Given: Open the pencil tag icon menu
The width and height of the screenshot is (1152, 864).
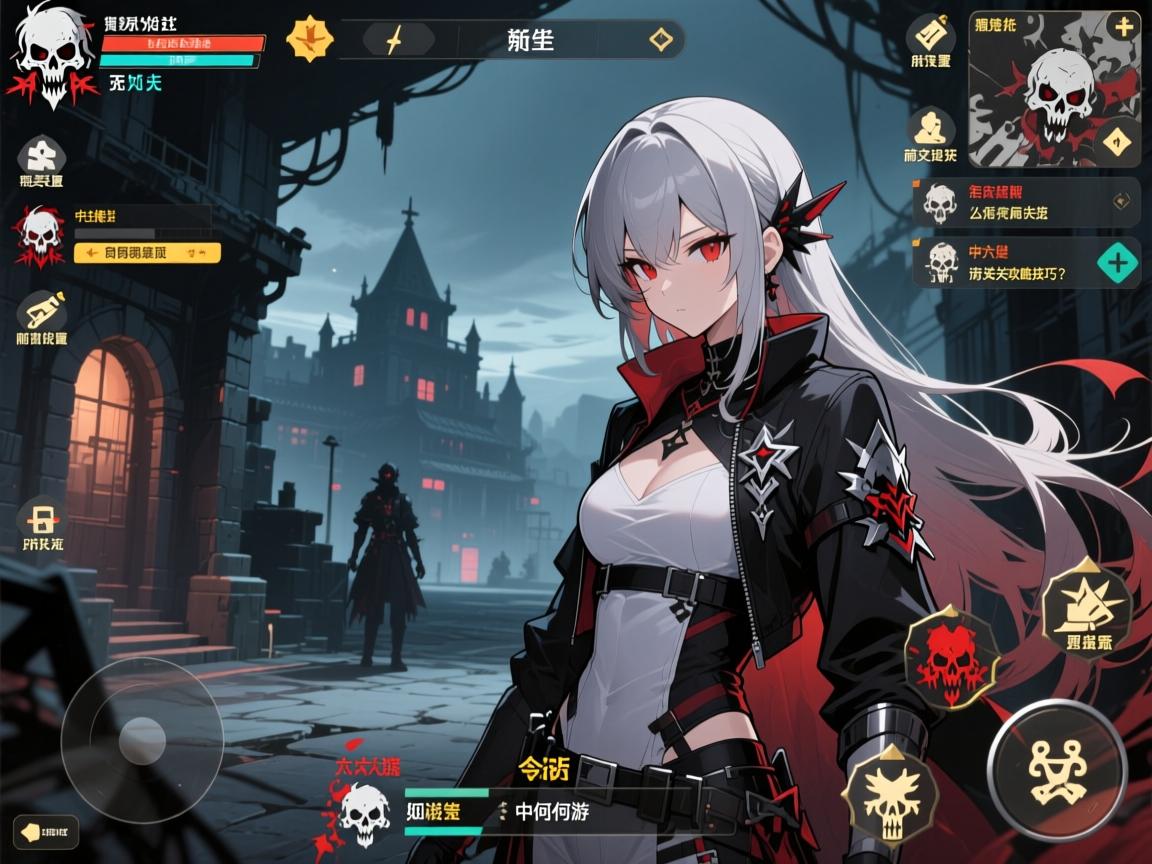Looking at the screenshot, I should pos(42,311).
